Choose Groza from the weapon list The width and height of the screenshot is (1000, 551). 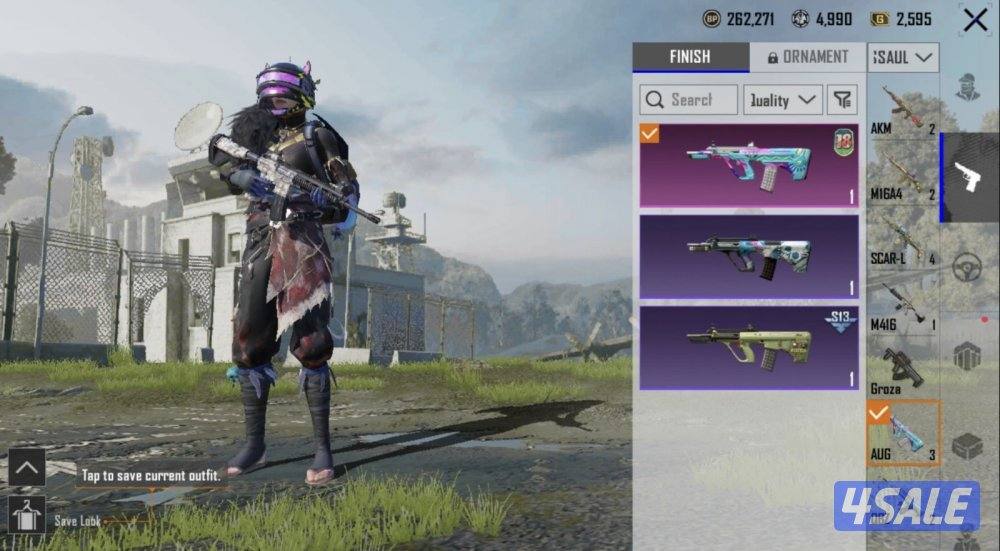(x=903, y=368)
